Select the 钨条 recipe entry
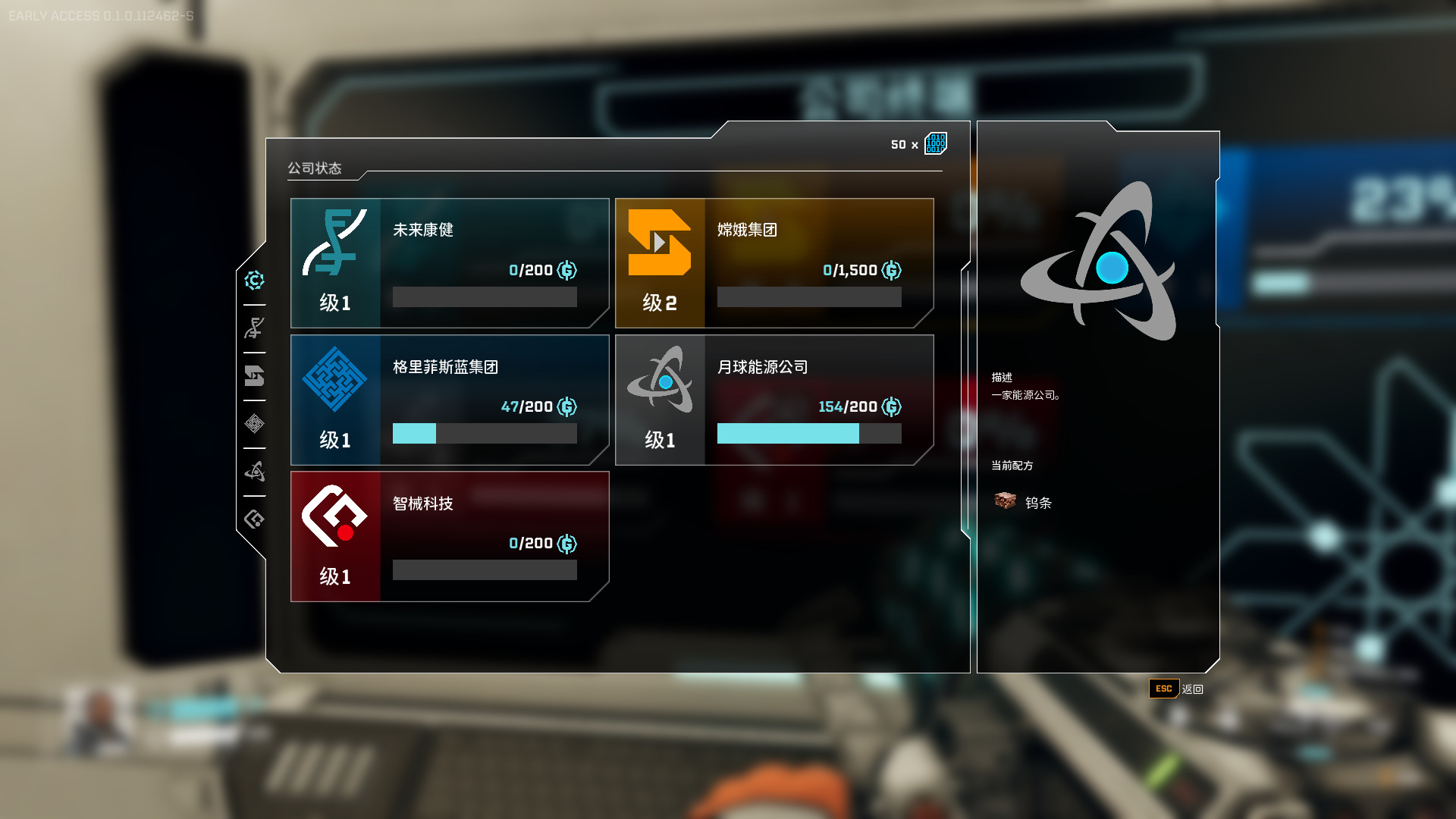1456x819 pixels. pos(1024,502)
